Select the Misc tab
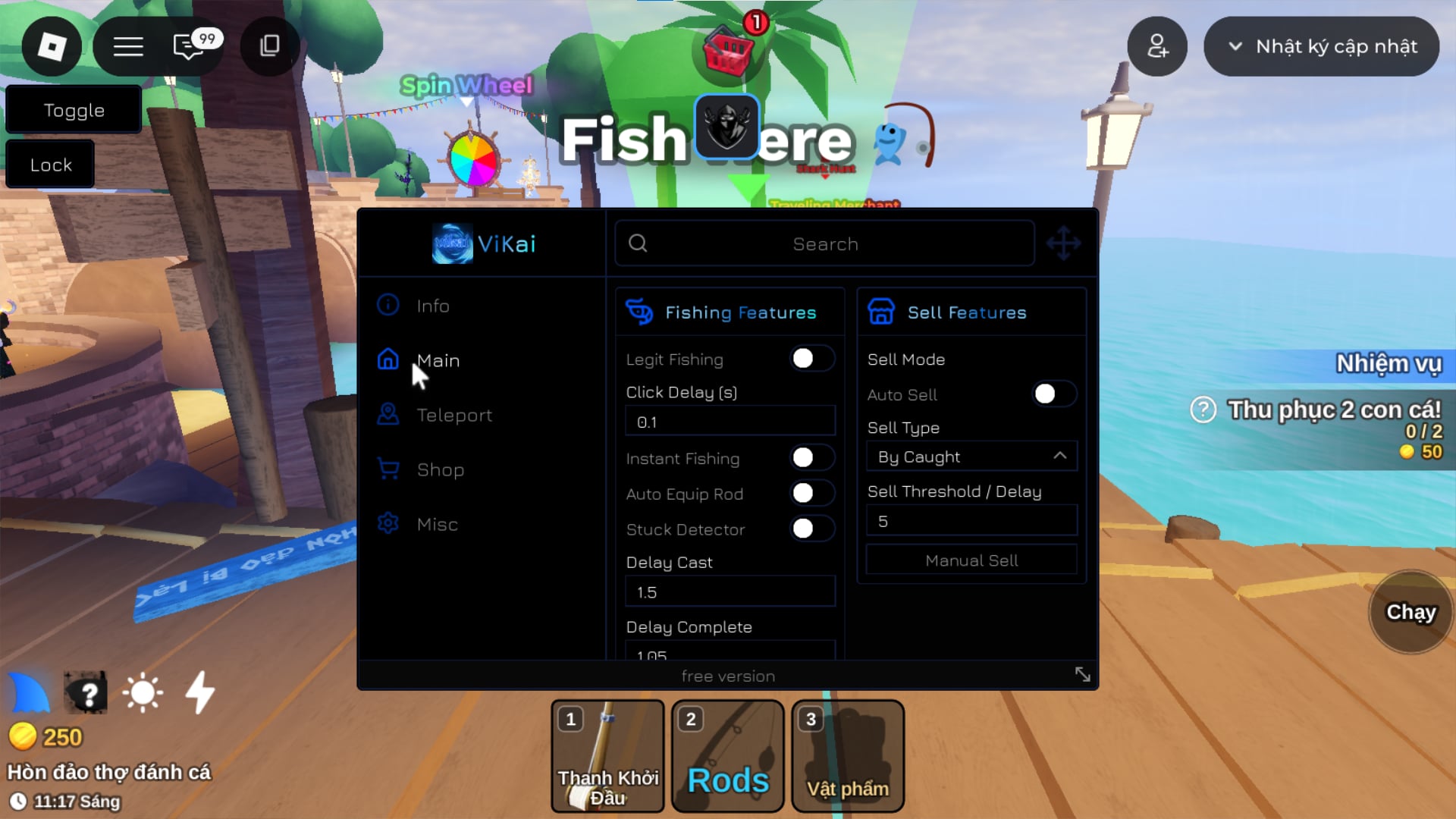 (x=437, y=524)
